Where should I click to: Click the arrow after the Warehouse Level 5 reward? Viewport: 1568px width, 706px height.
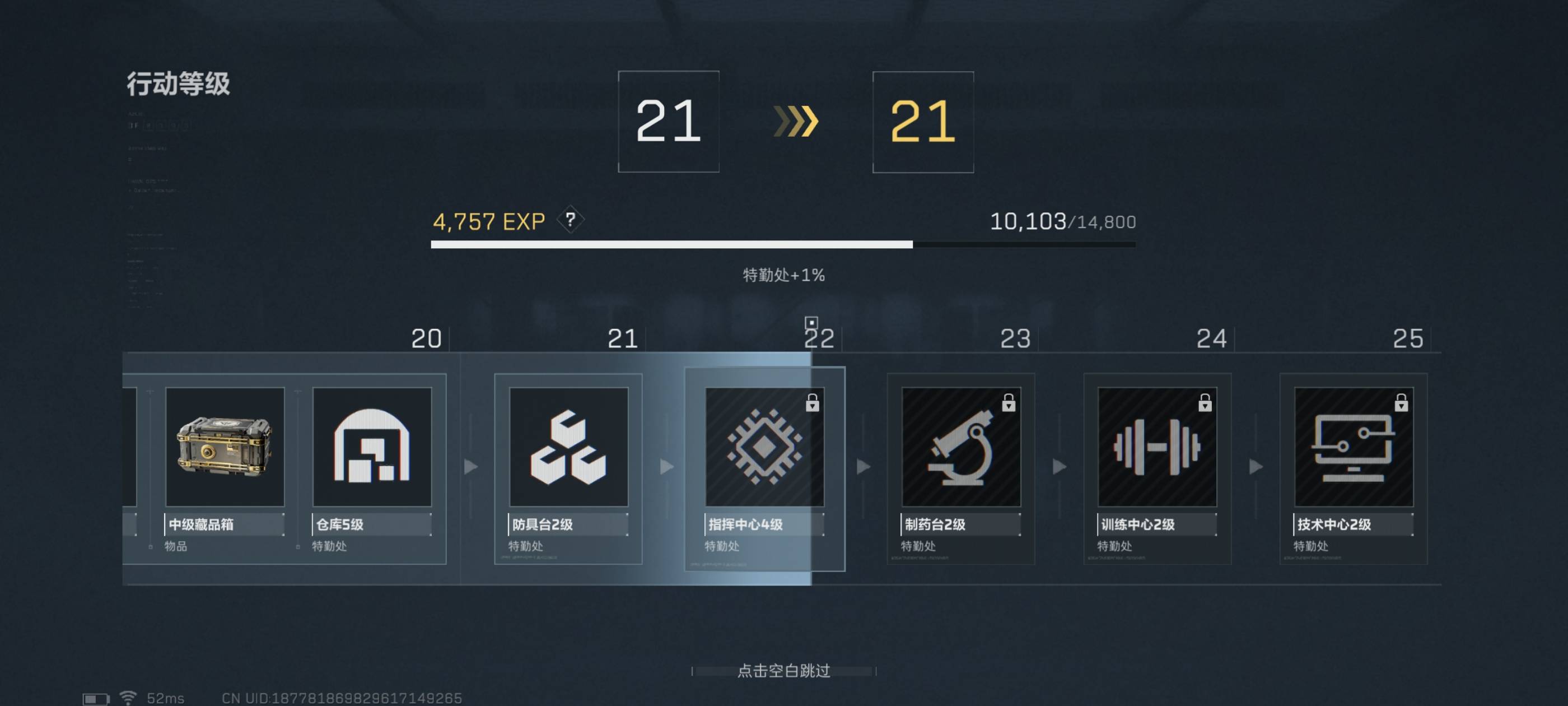[x=469, y=468]
